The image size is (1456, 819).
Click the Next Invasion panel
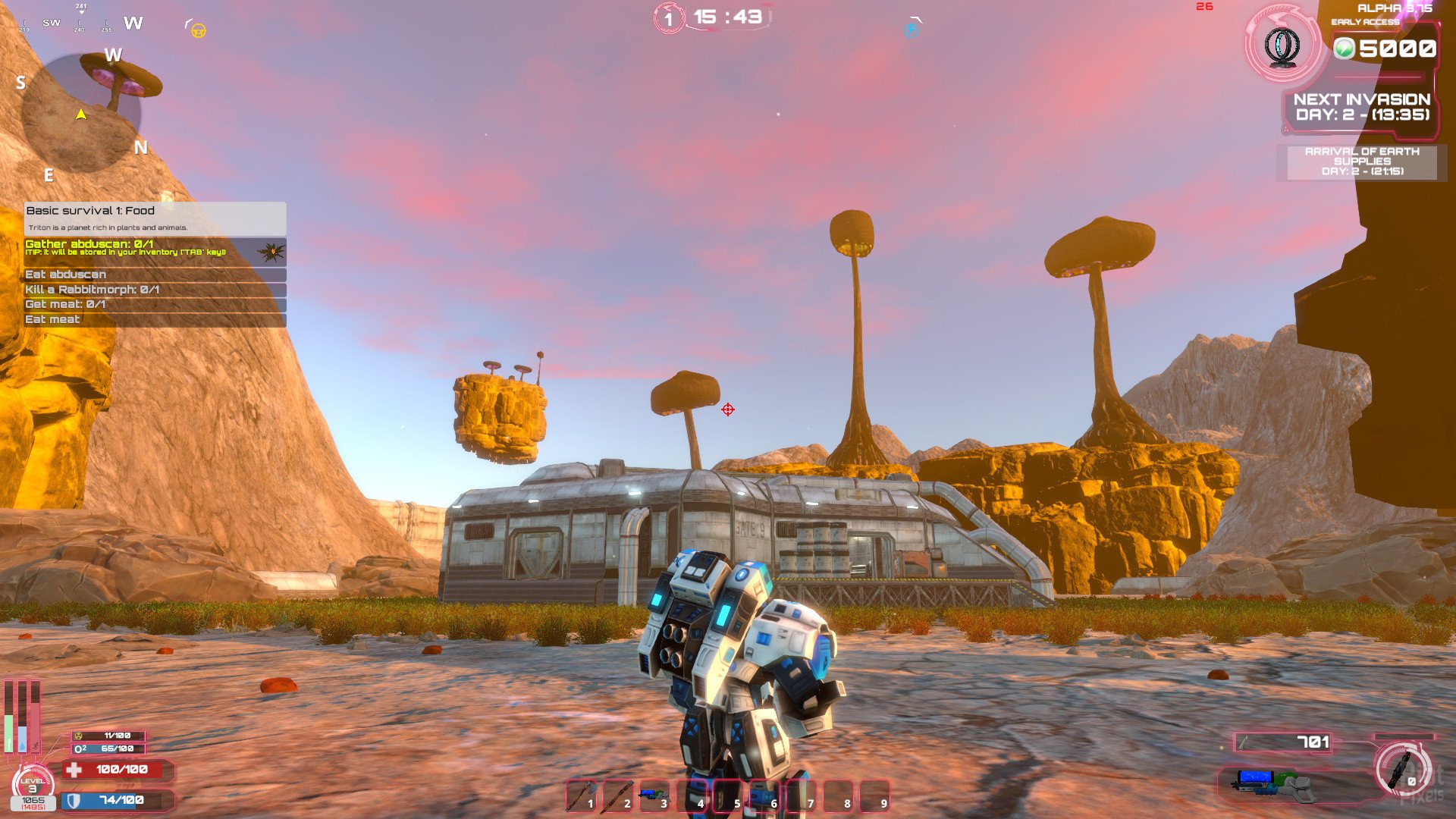point(1362,108)
